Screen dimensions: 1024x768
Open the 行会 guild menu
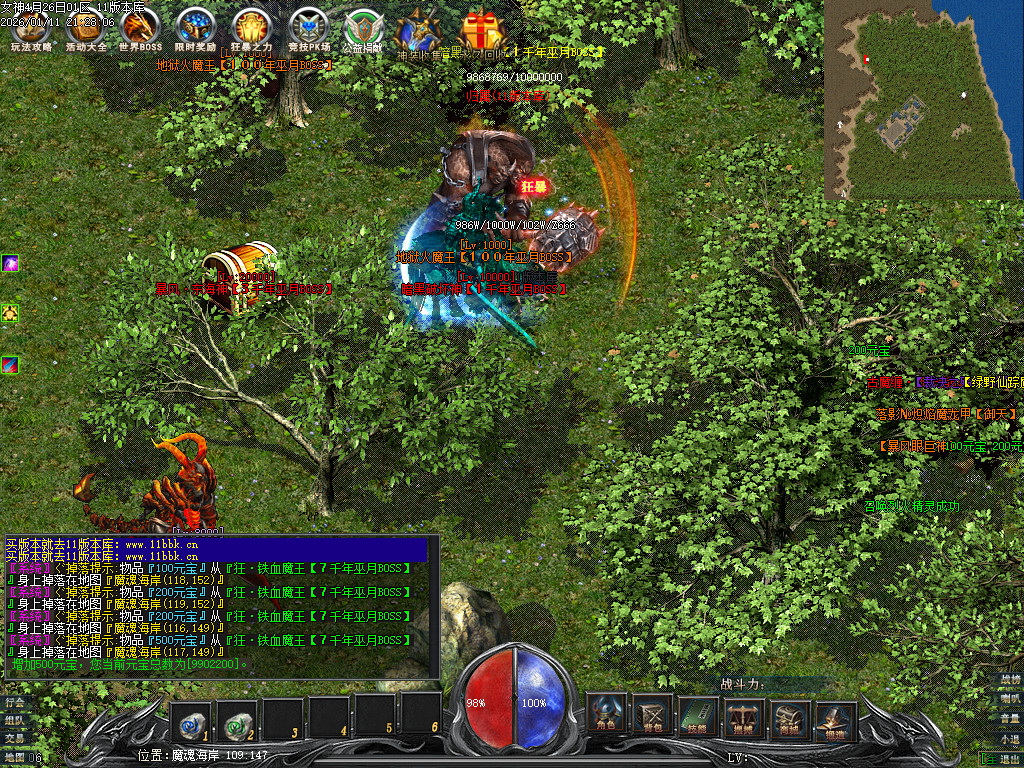click(14, 702)
